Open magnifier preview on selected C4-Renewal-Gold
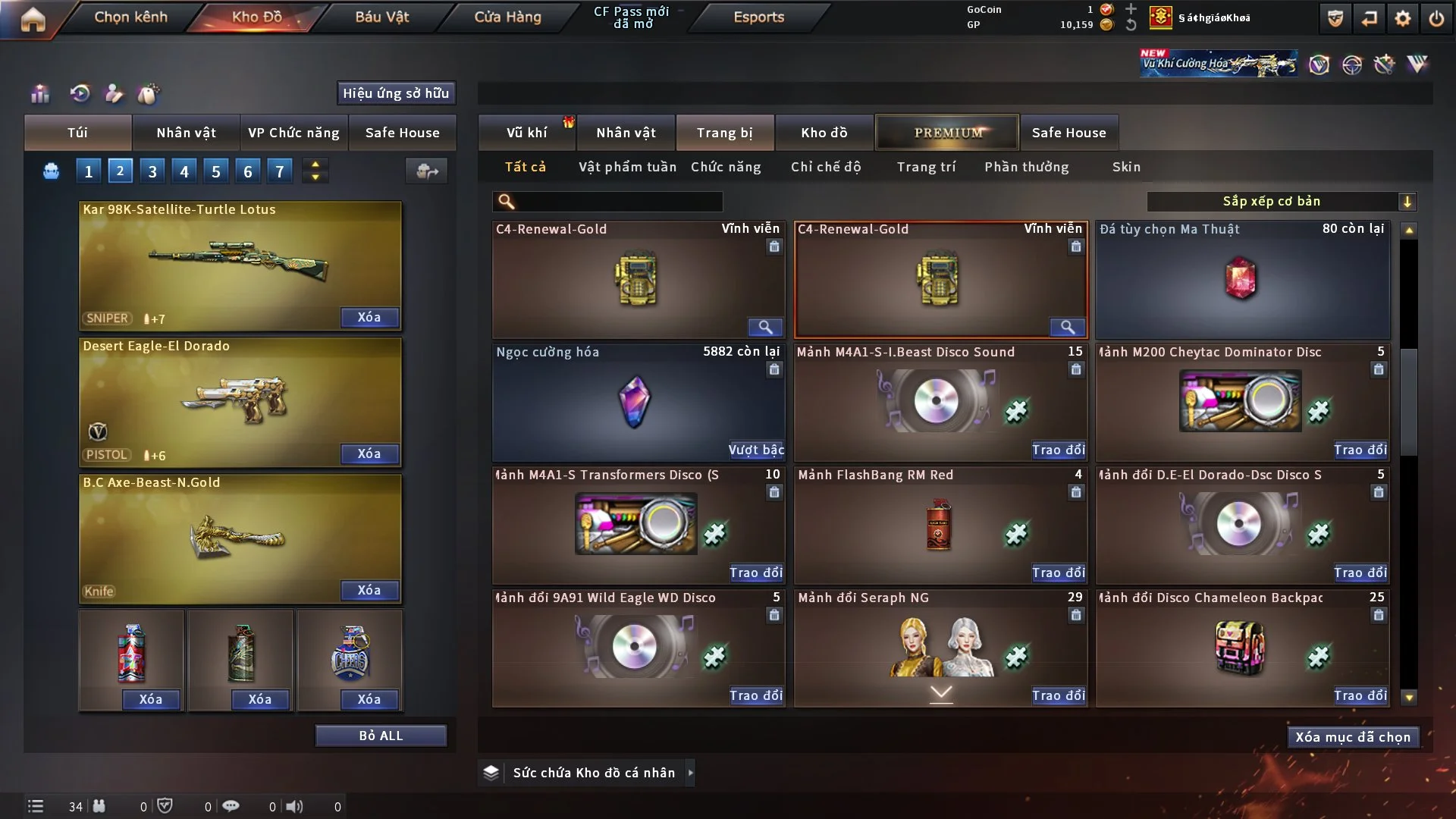 click(x=1068, y=327)
